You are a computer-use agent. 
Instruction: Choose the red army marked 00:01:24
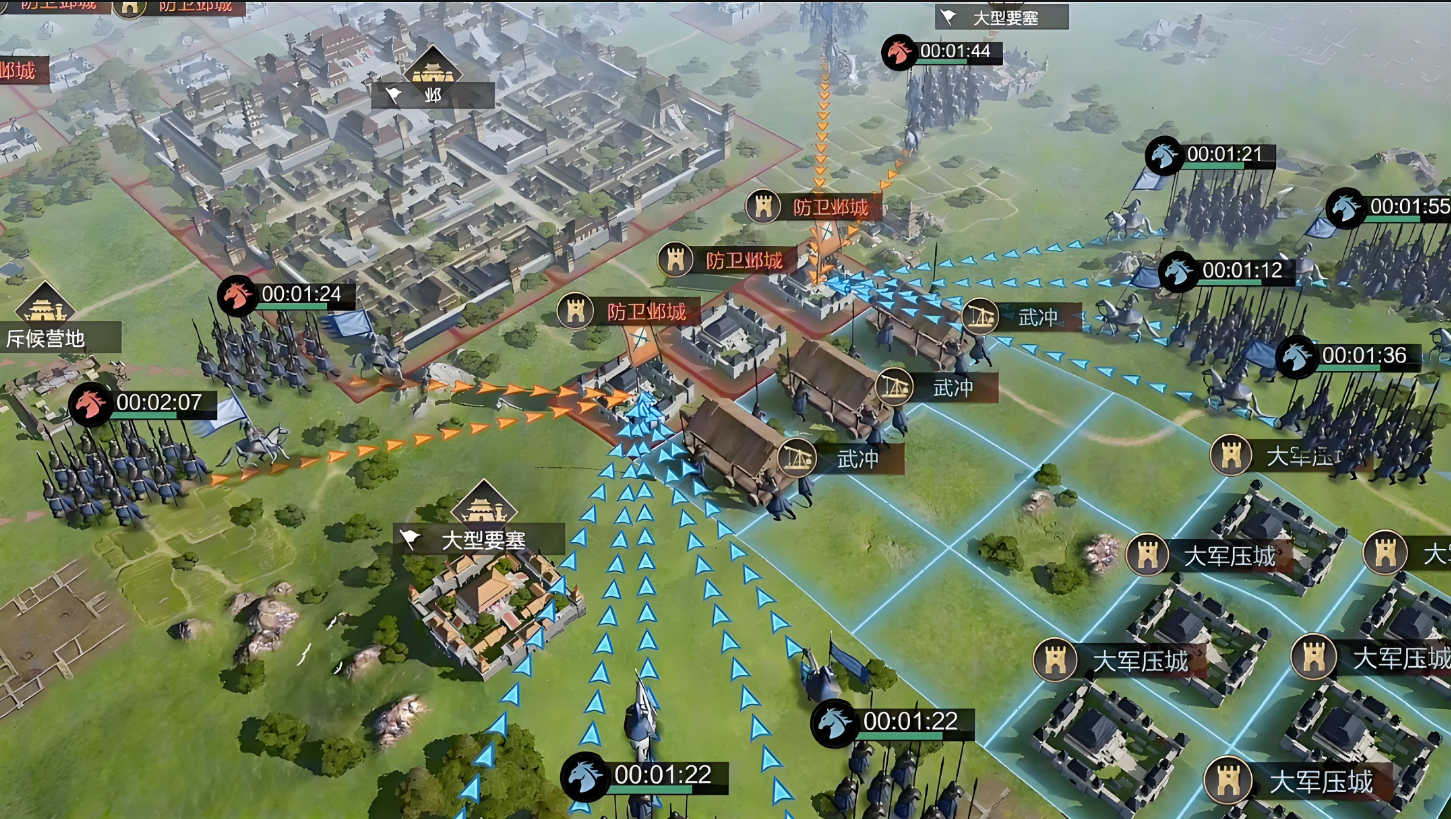[x=237, y=296]
